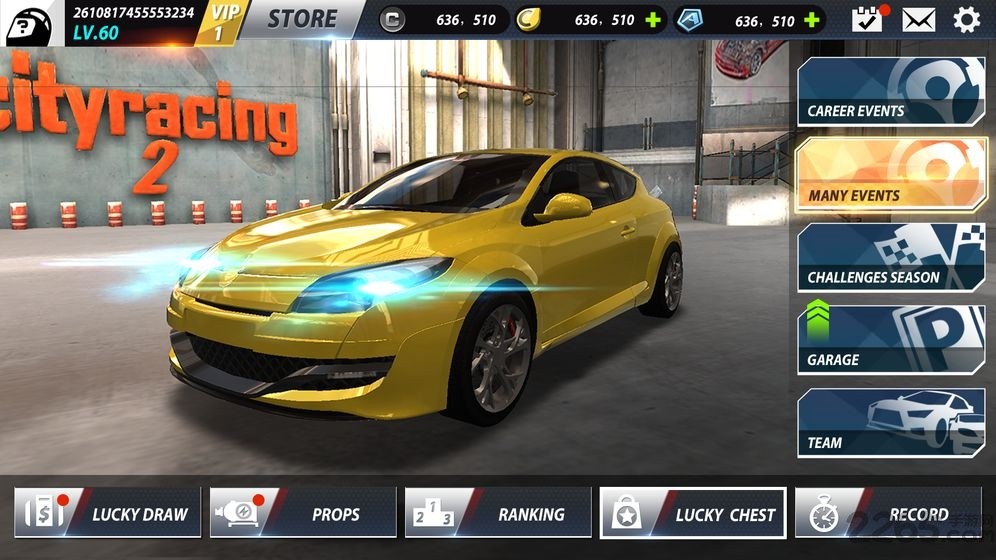This screenshot has height=560, width=996.
Task: Open the Lucky Chest
Action: [x=693, y=513]
